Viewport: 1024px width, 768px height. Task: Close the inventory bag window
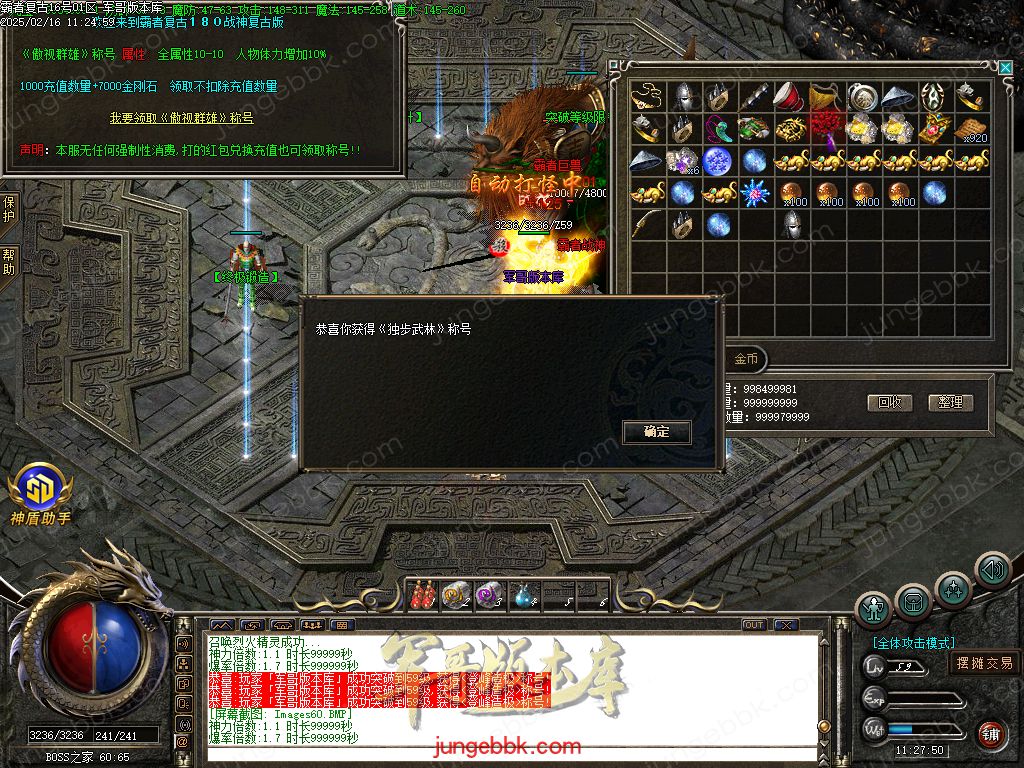tap(1005, 67)
